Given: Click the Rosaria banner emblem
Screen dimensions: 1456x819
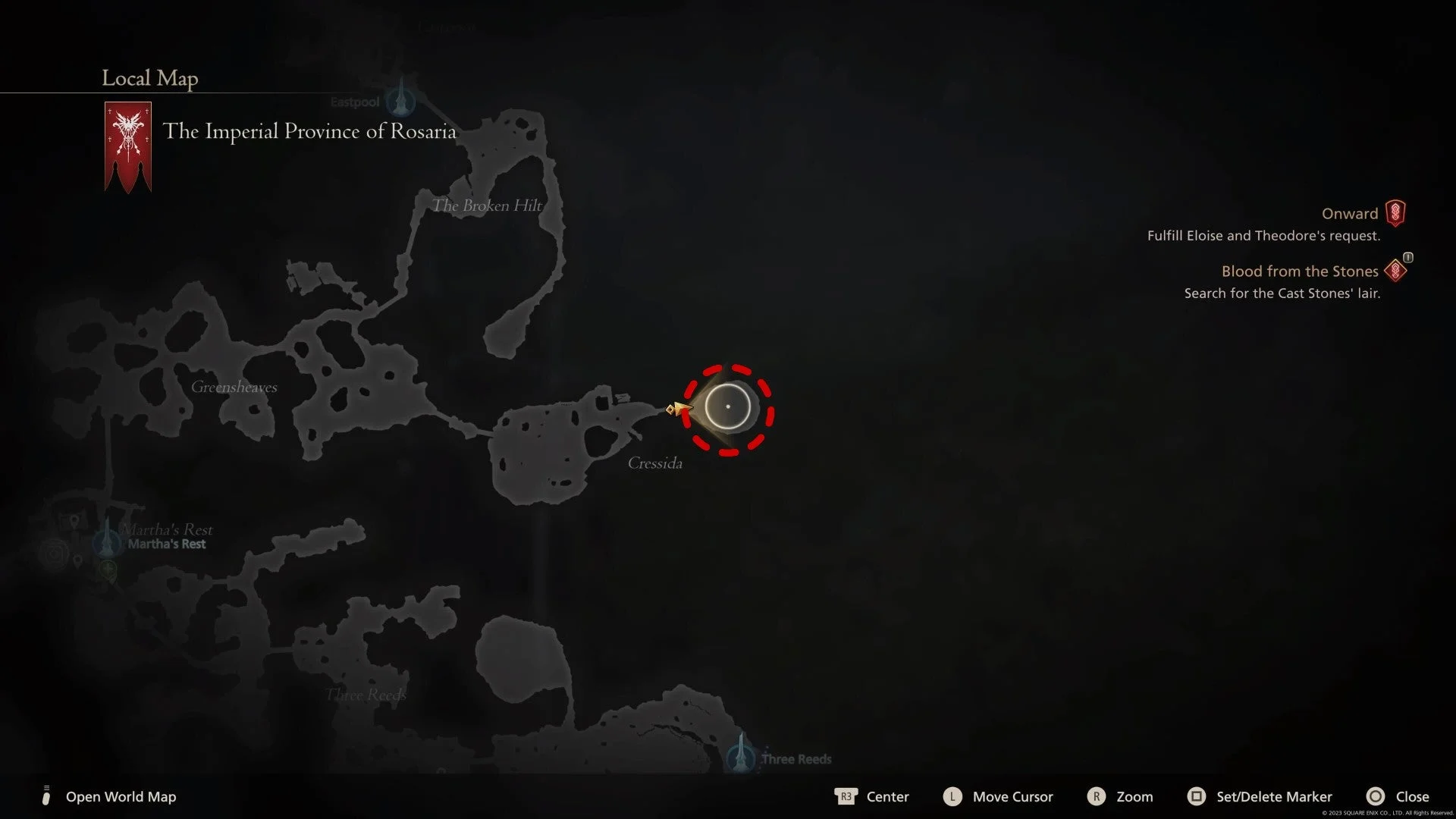Looking at the screenshot, I should (x=128, y=144).
